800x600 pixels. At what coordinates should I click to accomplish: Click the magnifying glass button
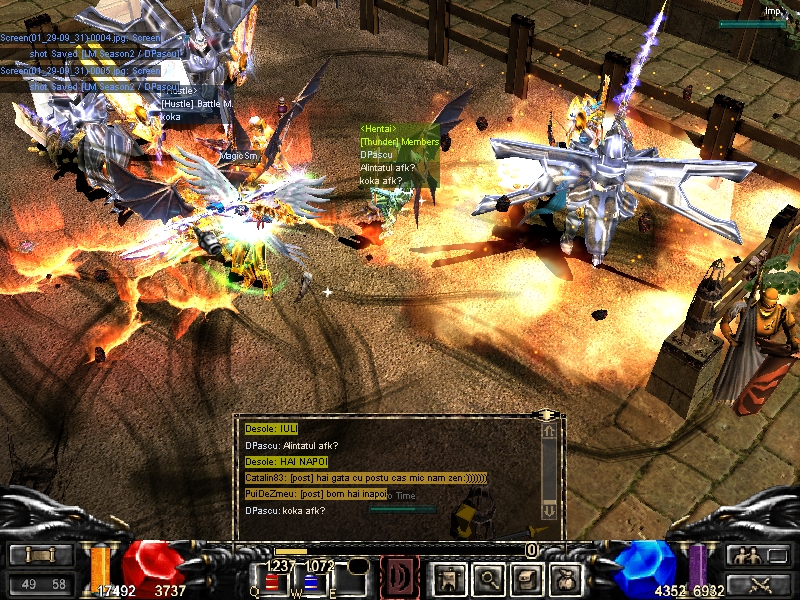coord(487,577)
